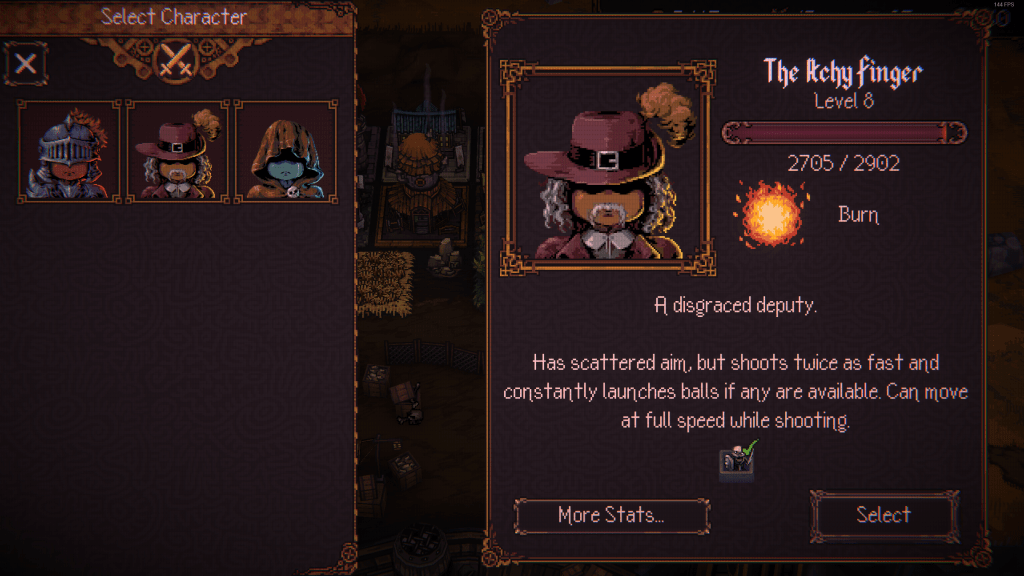
Task: Select the hooded skull-pendant character portrait
Action: pos(286,151)
